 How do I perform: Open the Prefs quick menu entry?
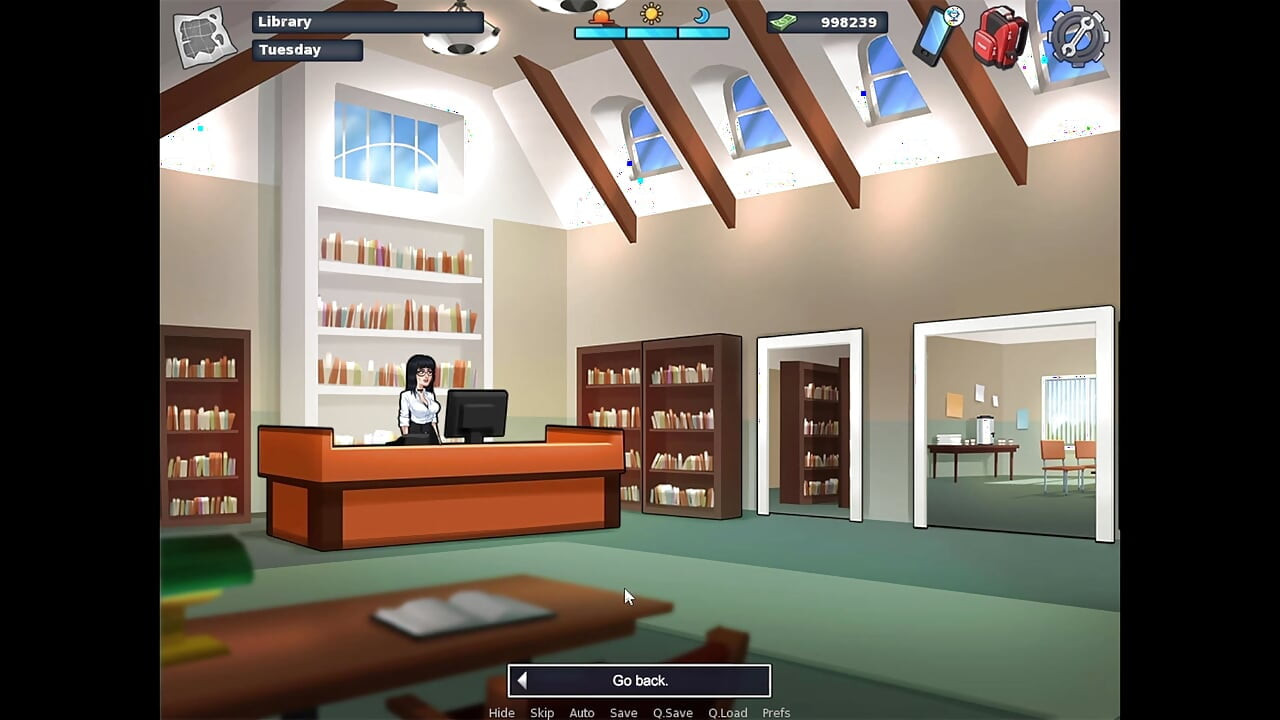[776, 712]
